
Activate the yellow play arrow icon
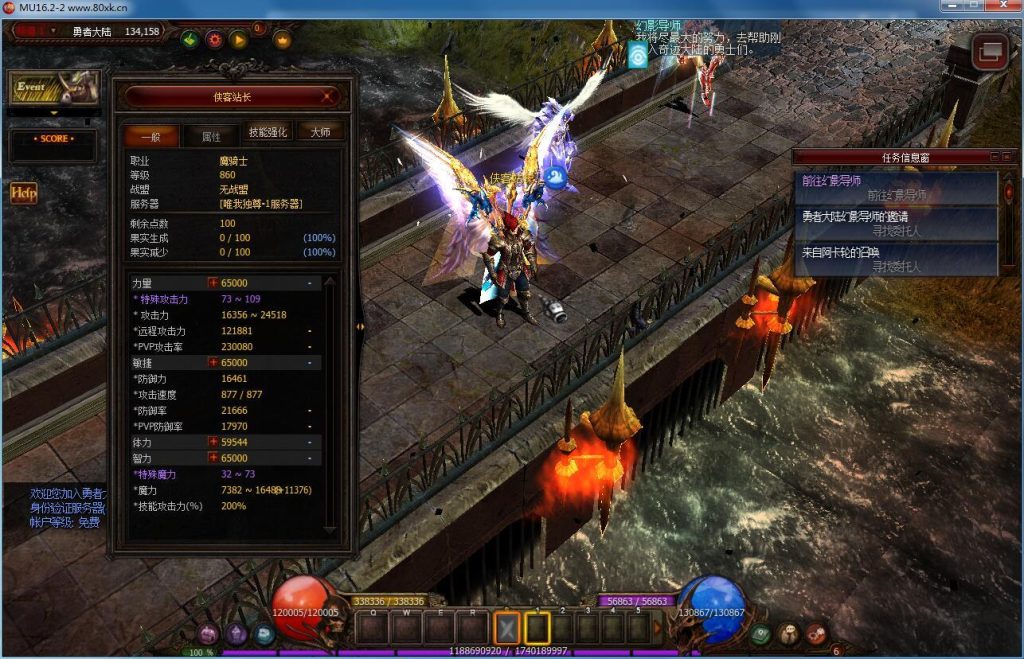pos(238,40)
